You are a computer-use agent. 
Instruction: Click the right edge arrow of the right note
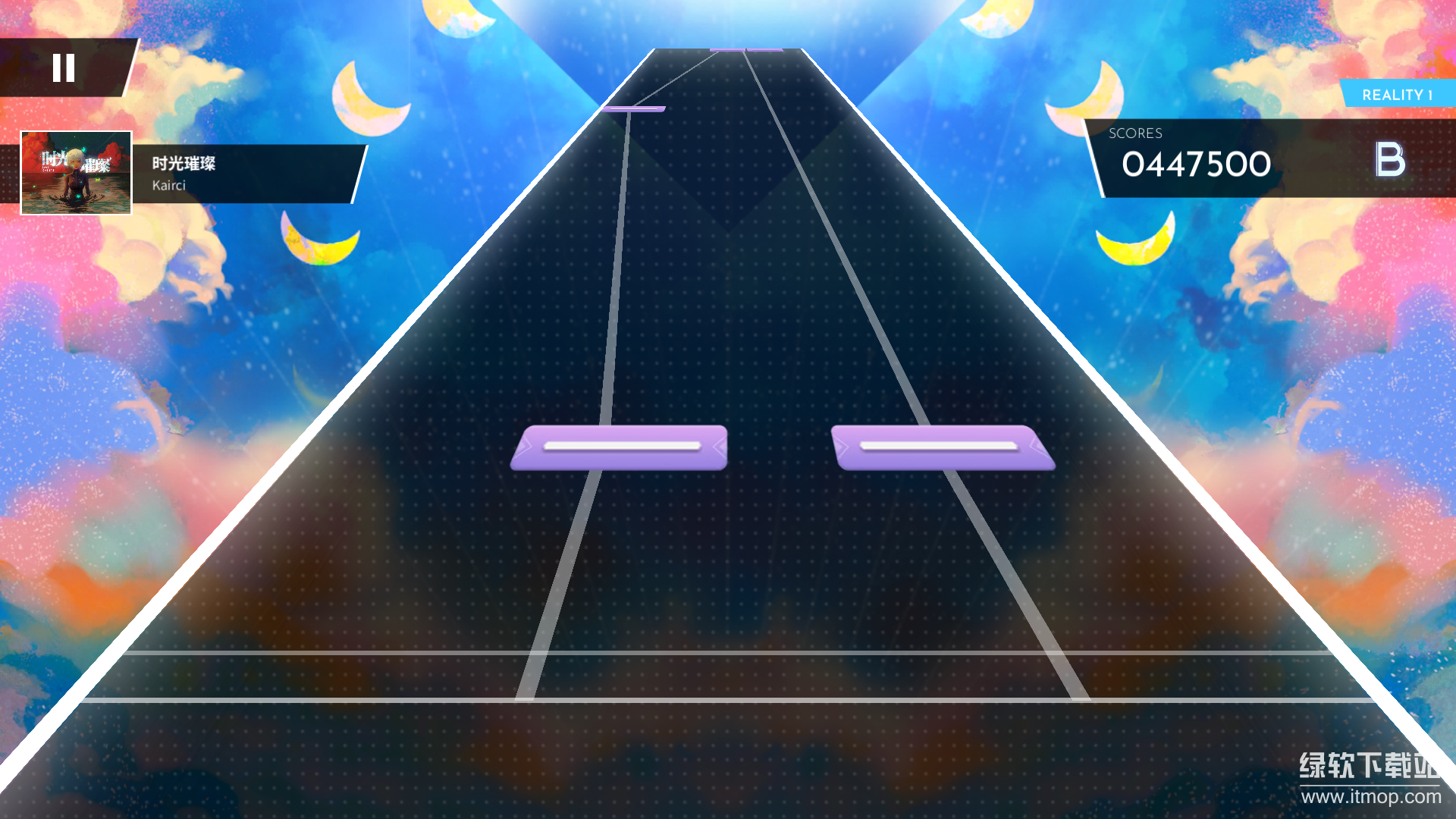(x=1036, y=447)
